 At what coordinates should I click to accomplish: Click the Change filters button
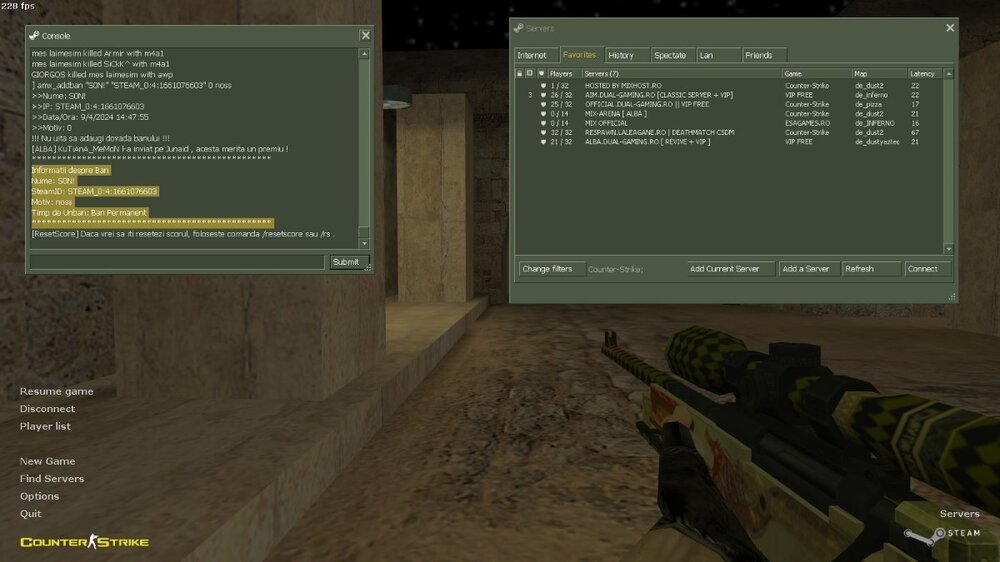tap(547, 268)
